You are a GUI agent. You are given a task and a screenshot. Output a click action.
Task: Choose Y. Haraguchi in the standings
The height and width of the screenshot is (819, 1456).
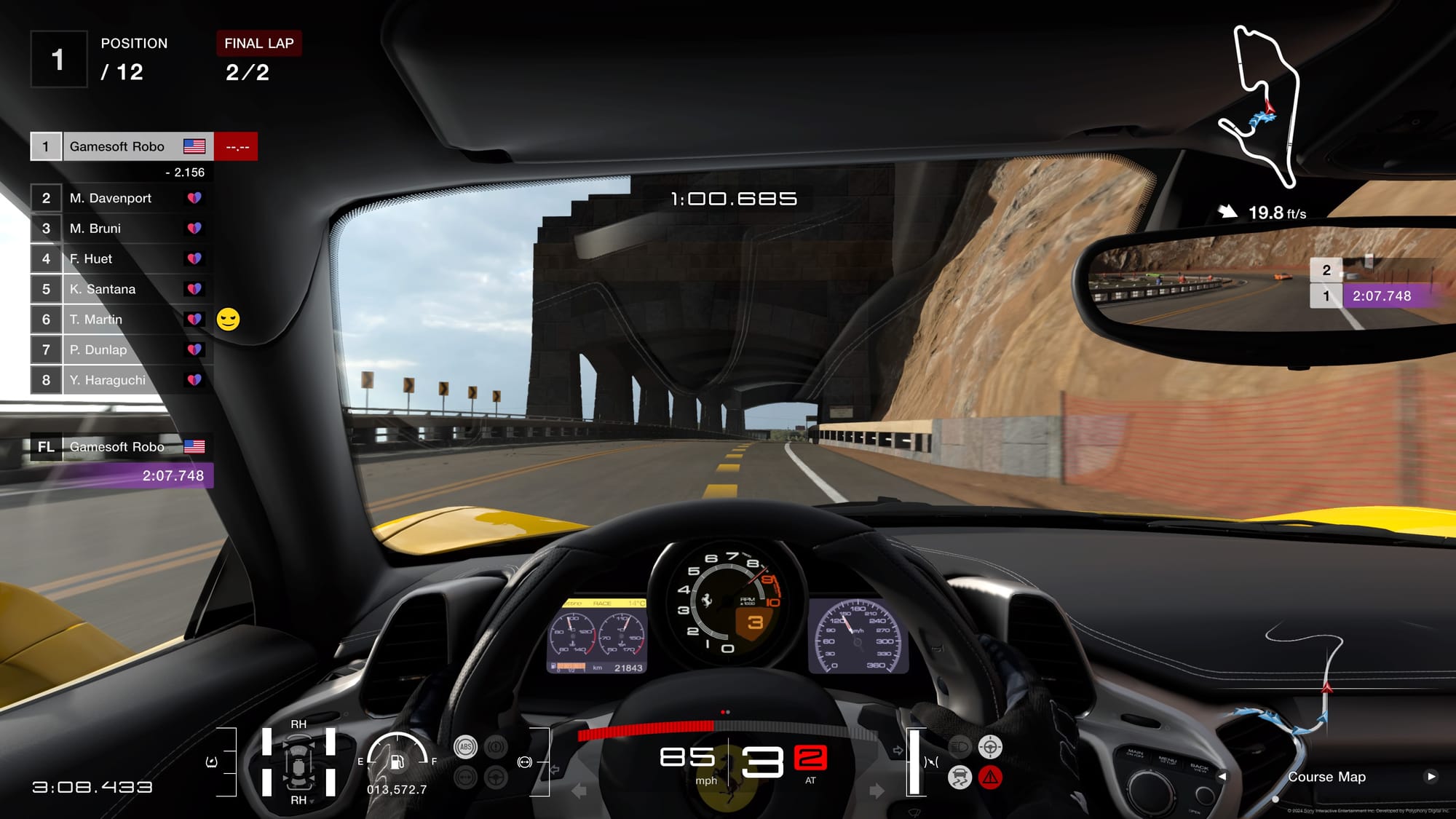tap(122, 380)
